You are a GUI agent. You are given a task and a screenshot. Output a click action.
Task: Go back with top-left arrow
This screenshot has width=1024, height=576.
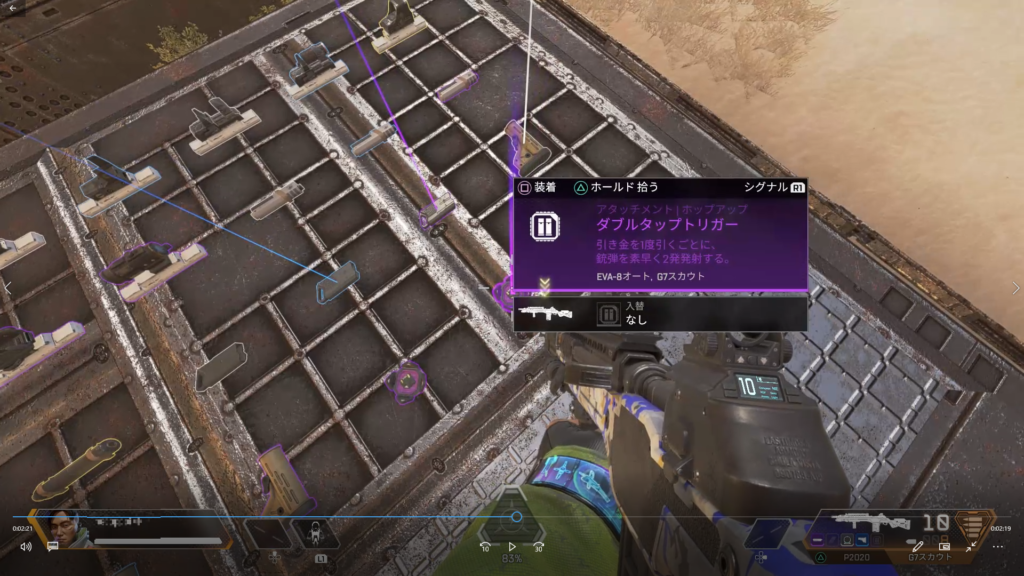click(x=13, y=7)
